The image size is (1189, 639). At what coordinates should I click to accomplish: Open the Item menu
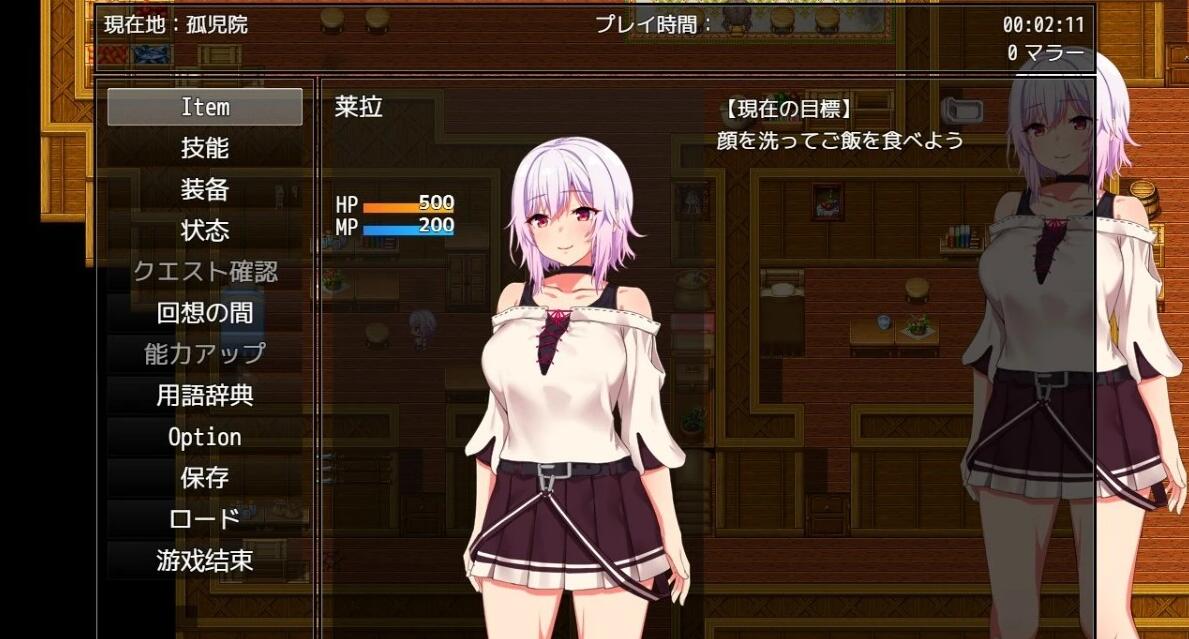click(205, 107)
